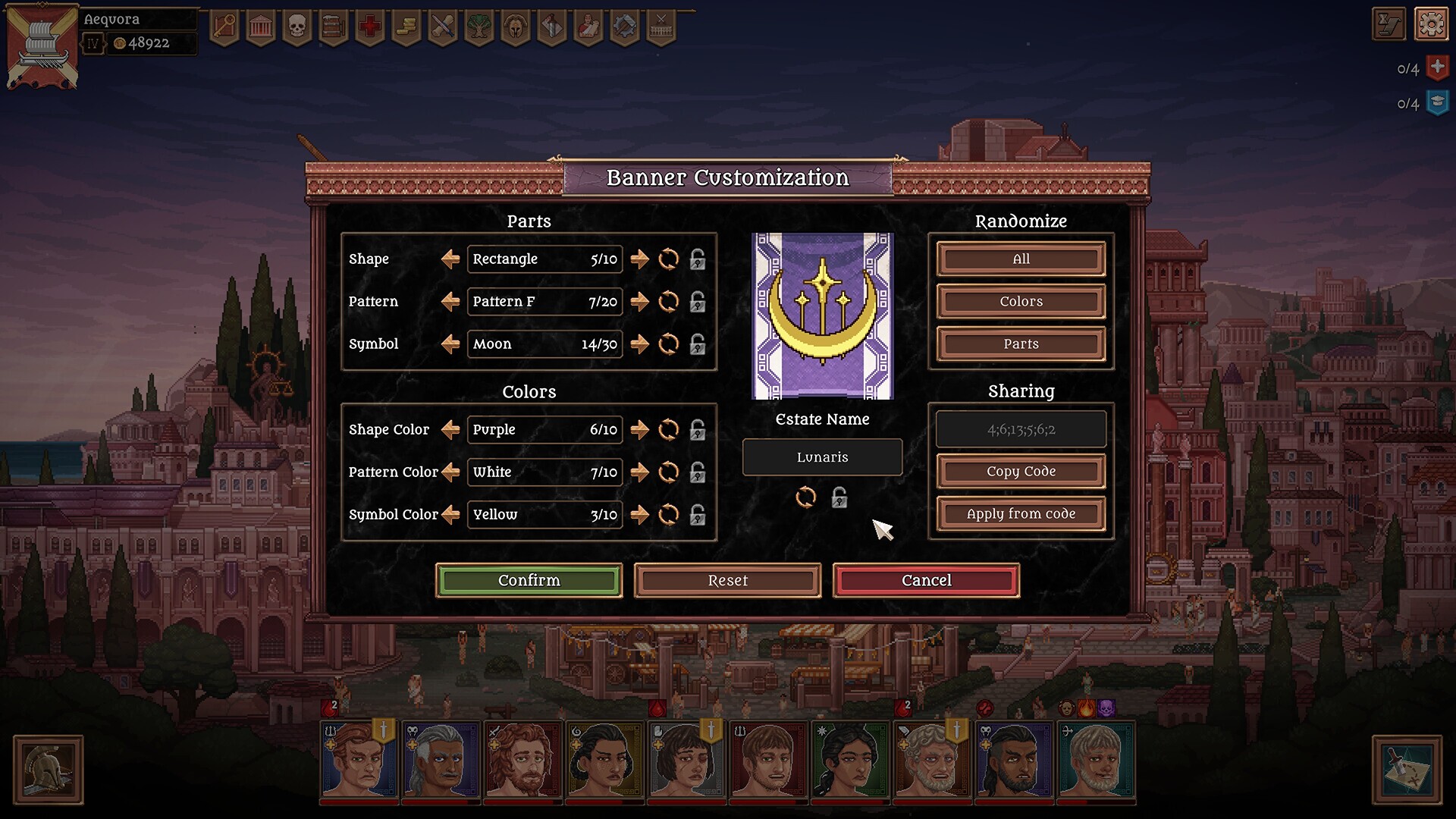Toggle the lock on the Pattern Color row
Image resolution: width=1456 pixels, height=819 pixels.
tap(697, 472)
